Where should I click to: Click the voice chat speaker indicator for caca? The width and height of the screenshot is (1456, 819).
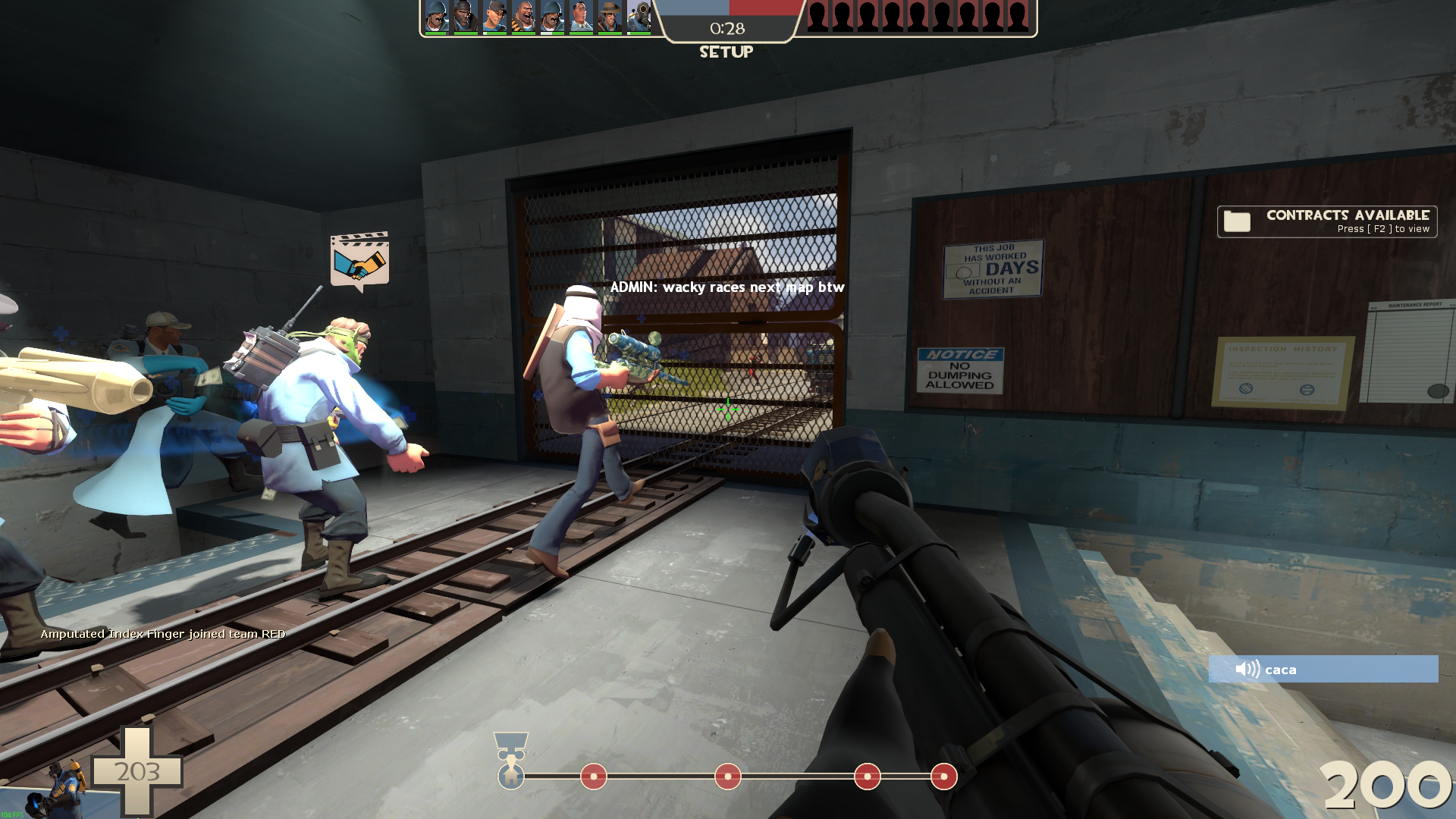click(x=1247, y=669)
